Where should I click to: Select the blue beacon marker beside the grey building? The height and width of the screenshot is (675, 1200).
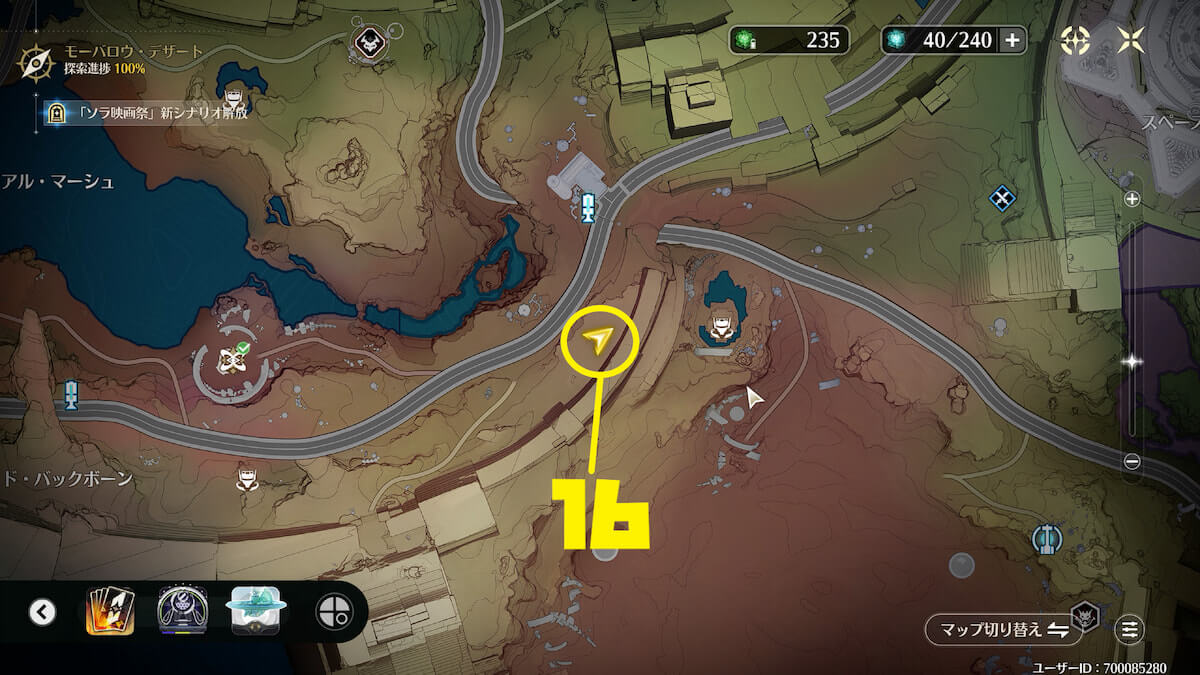589,207
